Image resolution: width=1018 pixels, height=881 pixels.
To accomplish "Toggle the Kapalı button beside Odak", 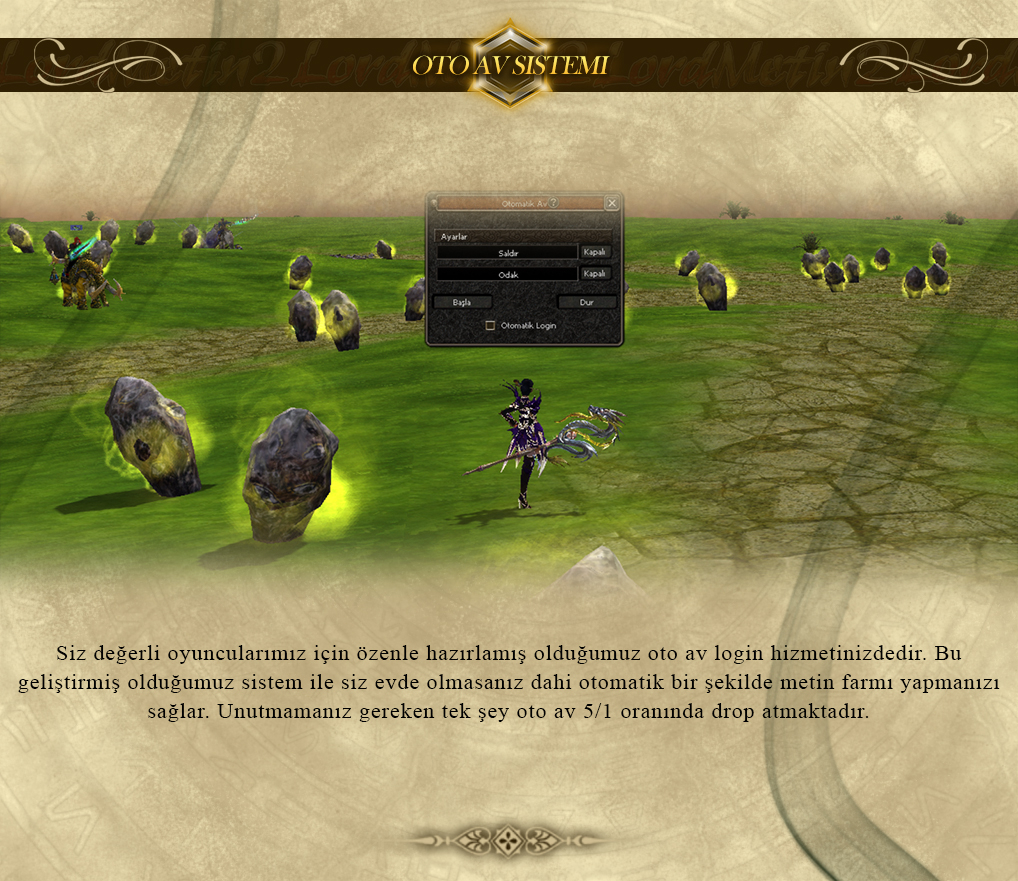I will tap(595, 274).
